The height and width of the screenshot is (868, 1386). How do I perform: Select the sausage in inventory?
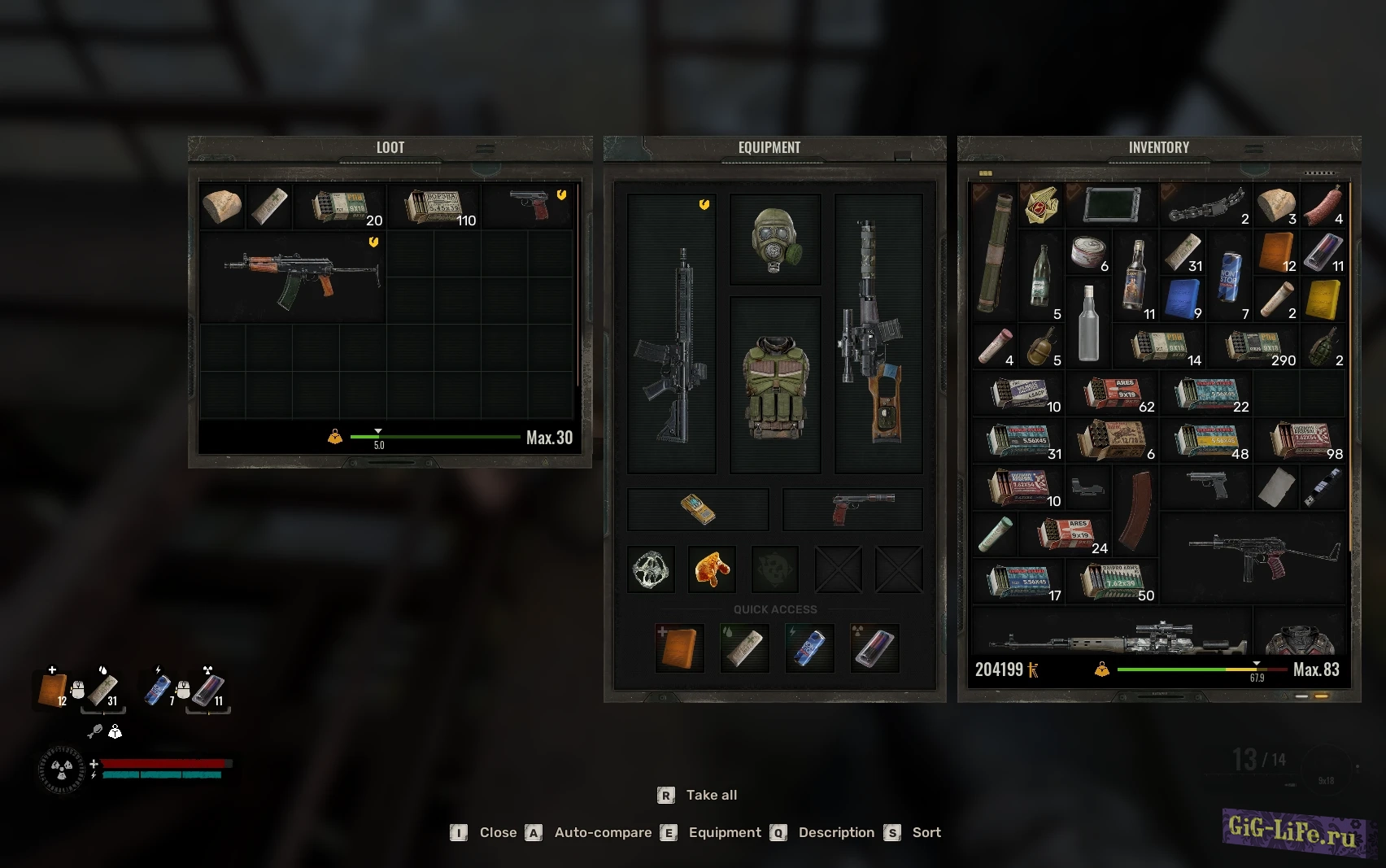(1323, 207)
